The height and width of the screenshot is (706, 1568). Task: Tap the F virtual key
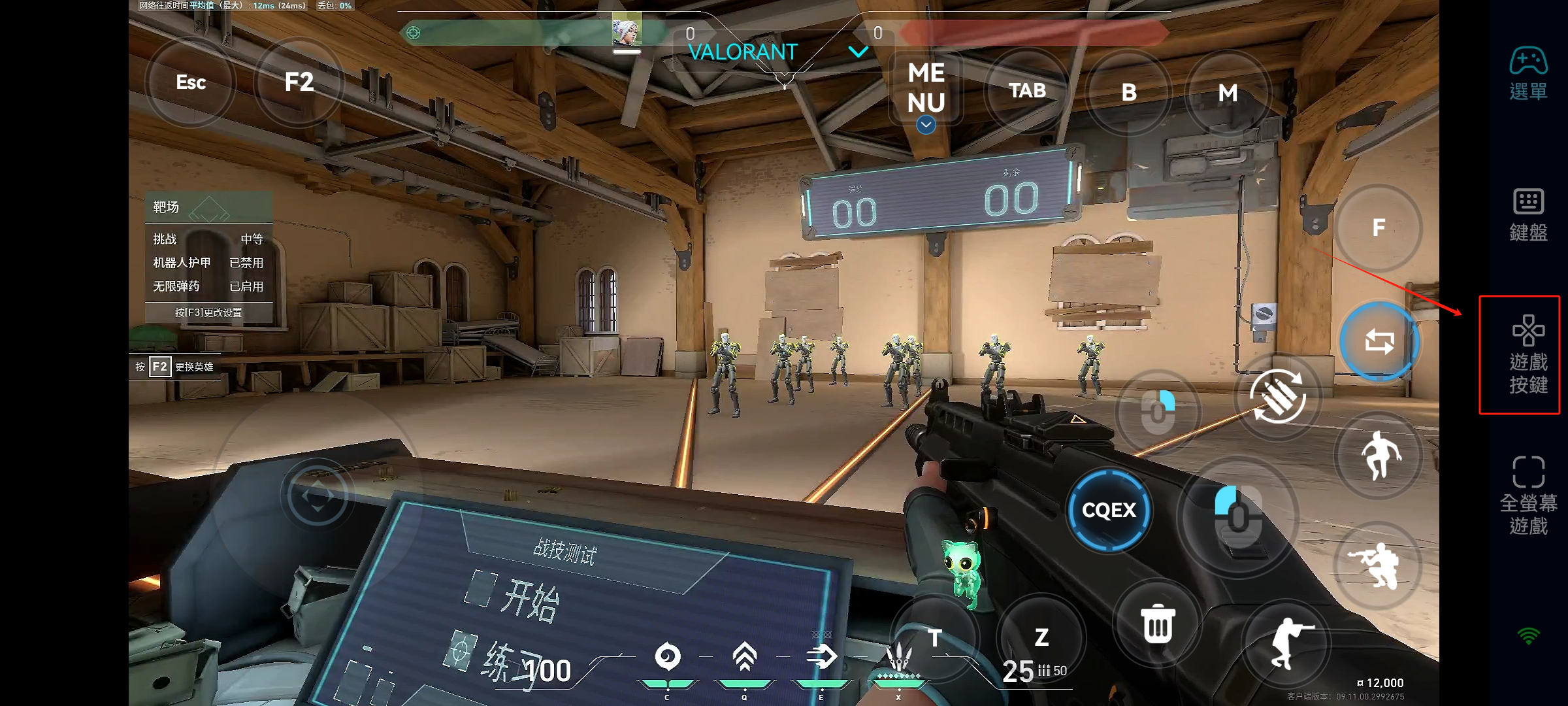click(1379, 228)
